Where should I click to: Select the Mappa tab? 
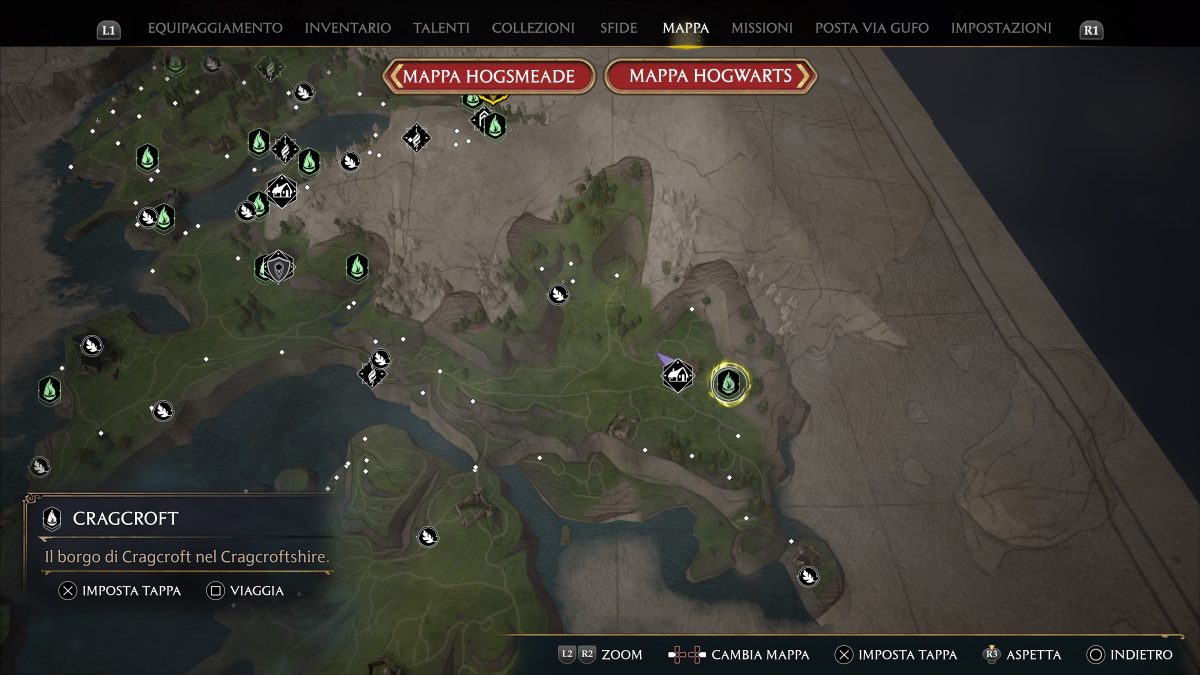[x=685, y=28]
